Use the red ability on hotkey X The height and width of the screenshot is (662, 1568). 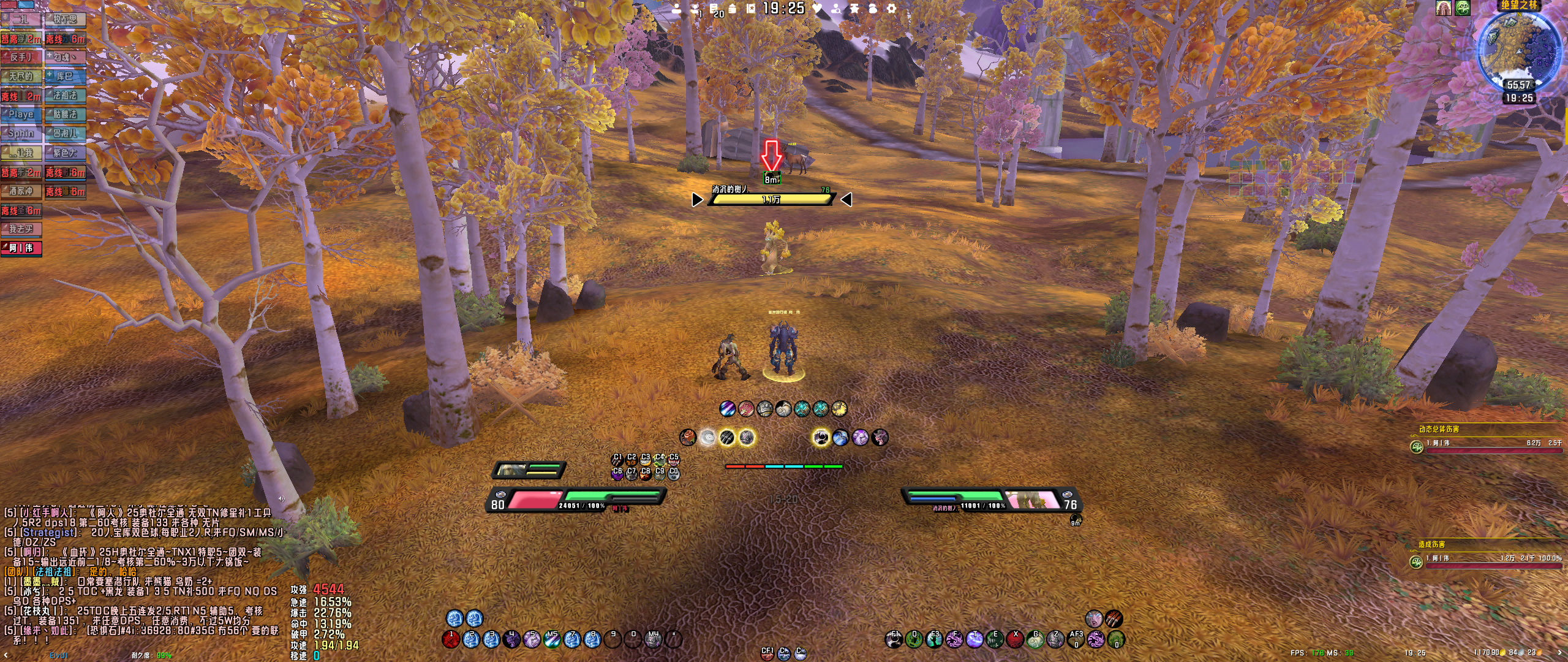click(x=1015, y=640)
